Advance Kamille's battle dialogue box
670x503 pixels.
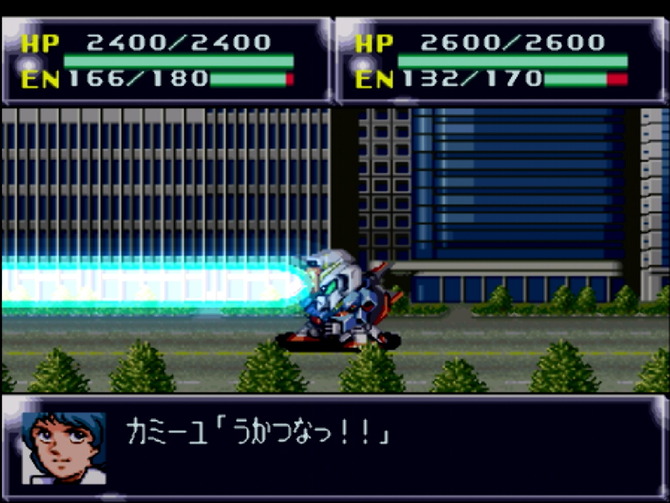(380, 441)
